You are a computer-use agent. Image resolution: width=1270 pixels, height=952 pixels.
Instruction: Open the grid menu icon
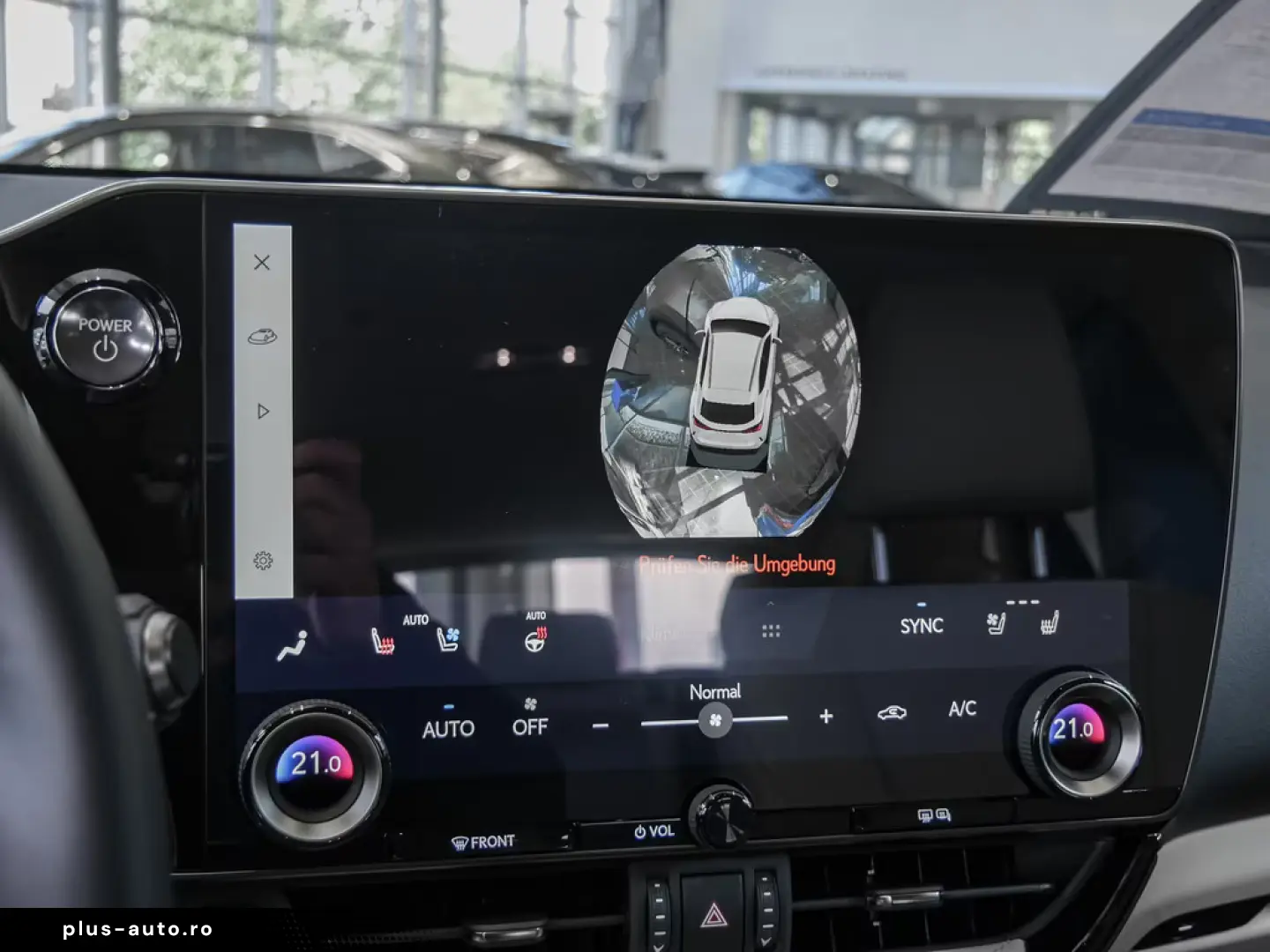[x=771, y=629]
